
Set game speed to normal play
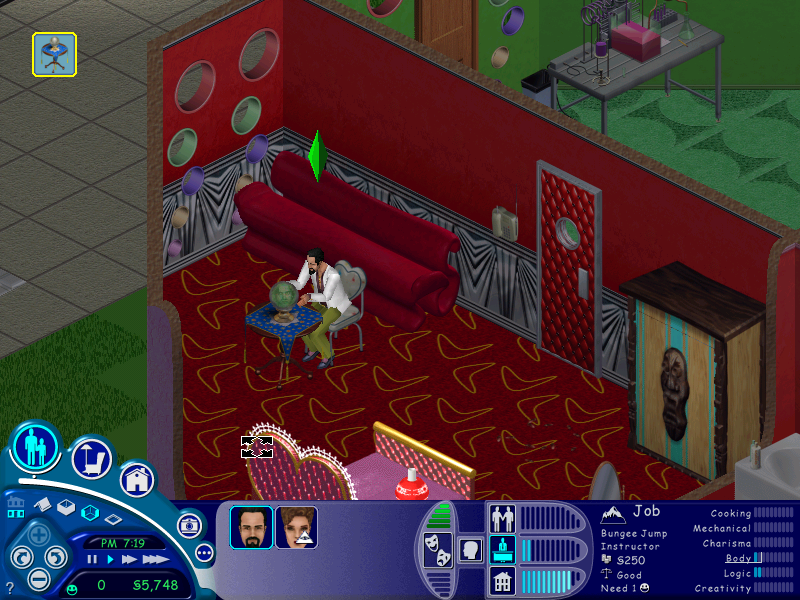(111, 560)
